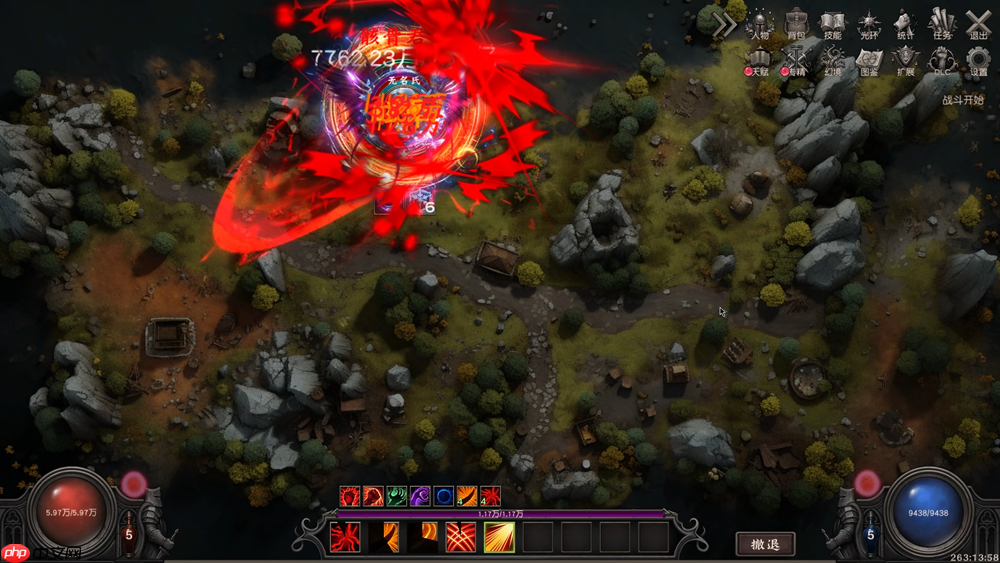Open the 设置 settings gear
The image size is (1000, 563).
[978, 62]
